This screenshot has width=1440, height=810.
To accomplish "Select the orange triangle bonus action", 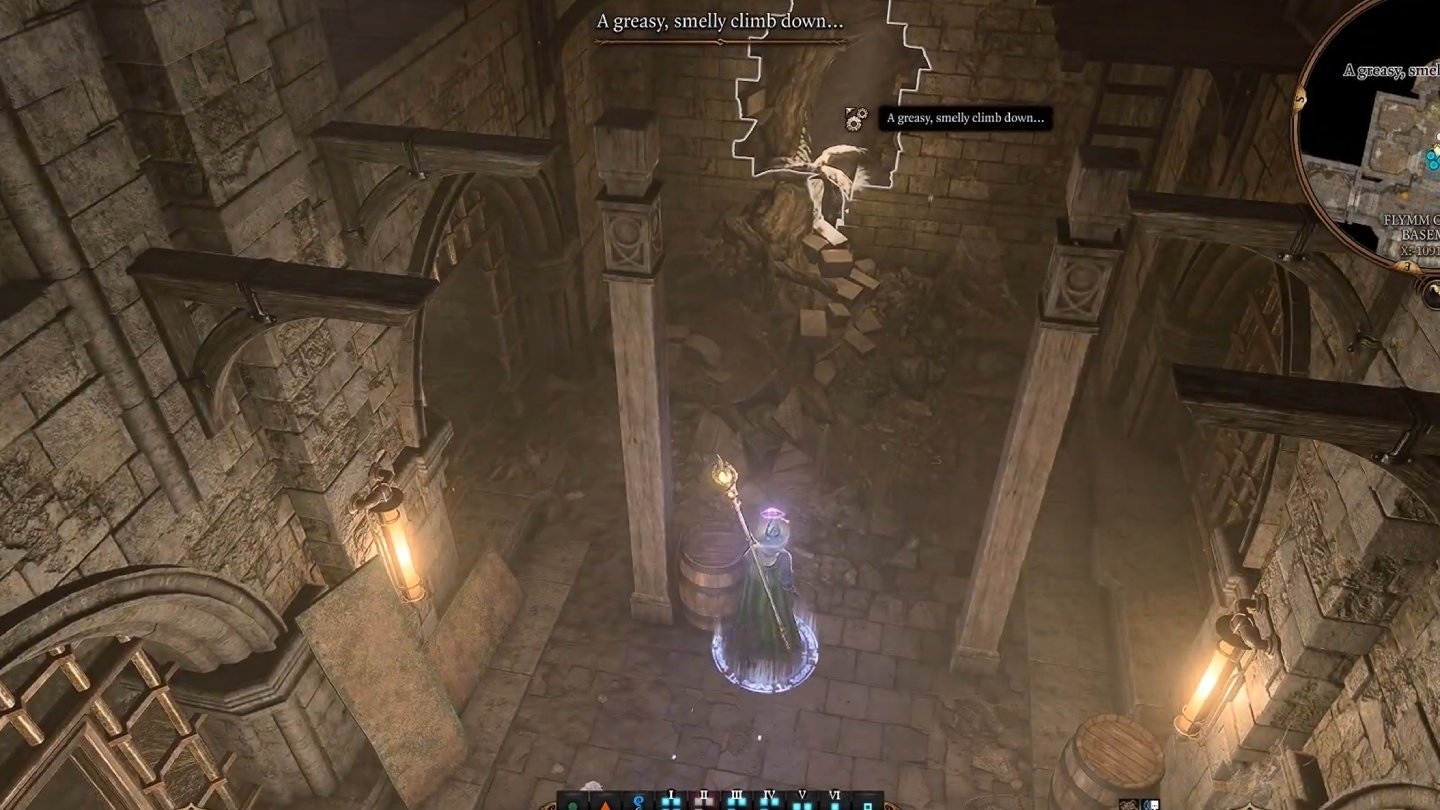I will (x=604, y=804).
